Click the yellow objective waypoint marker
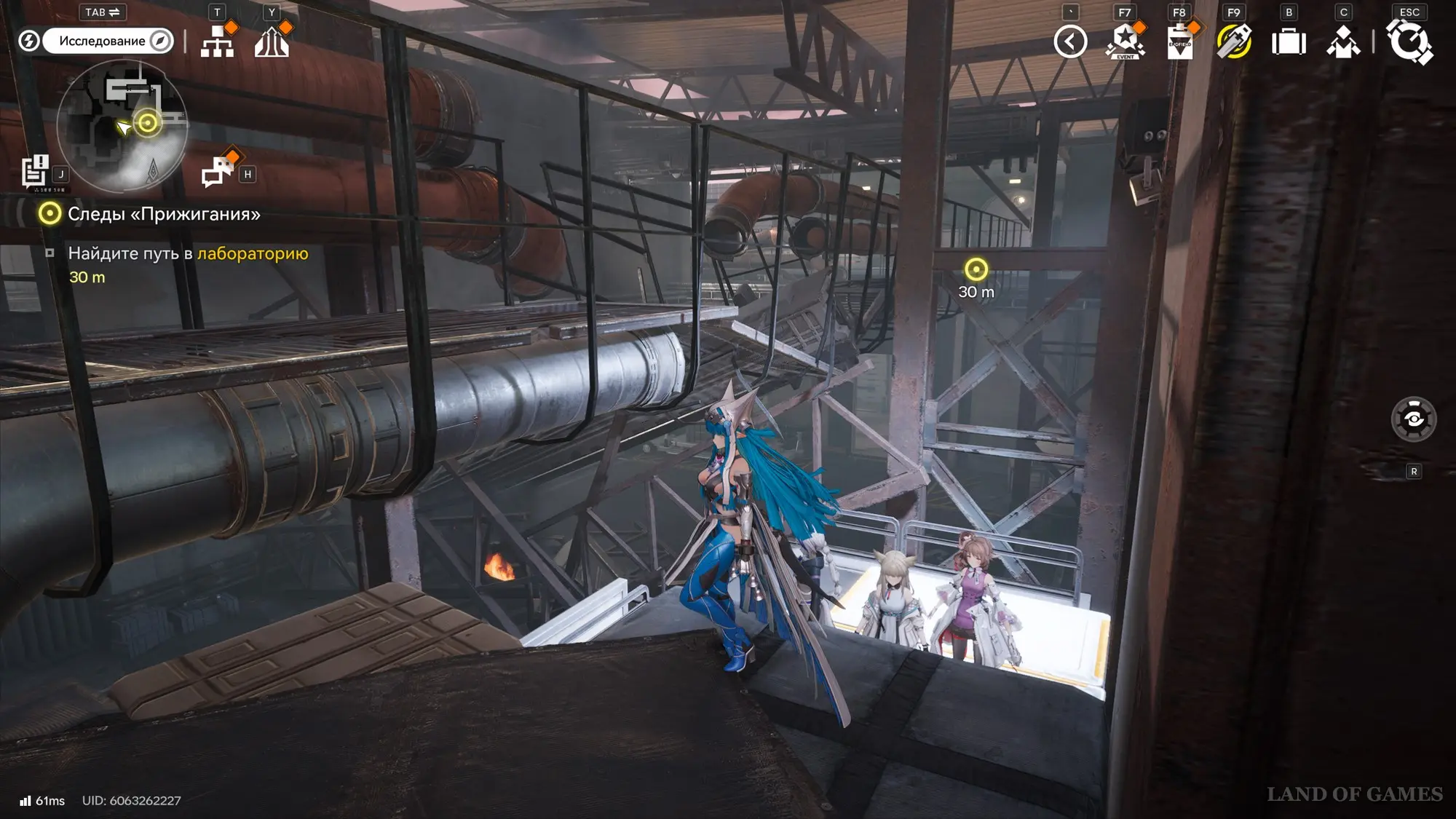1456x819 pixels. tap(976, 270)
